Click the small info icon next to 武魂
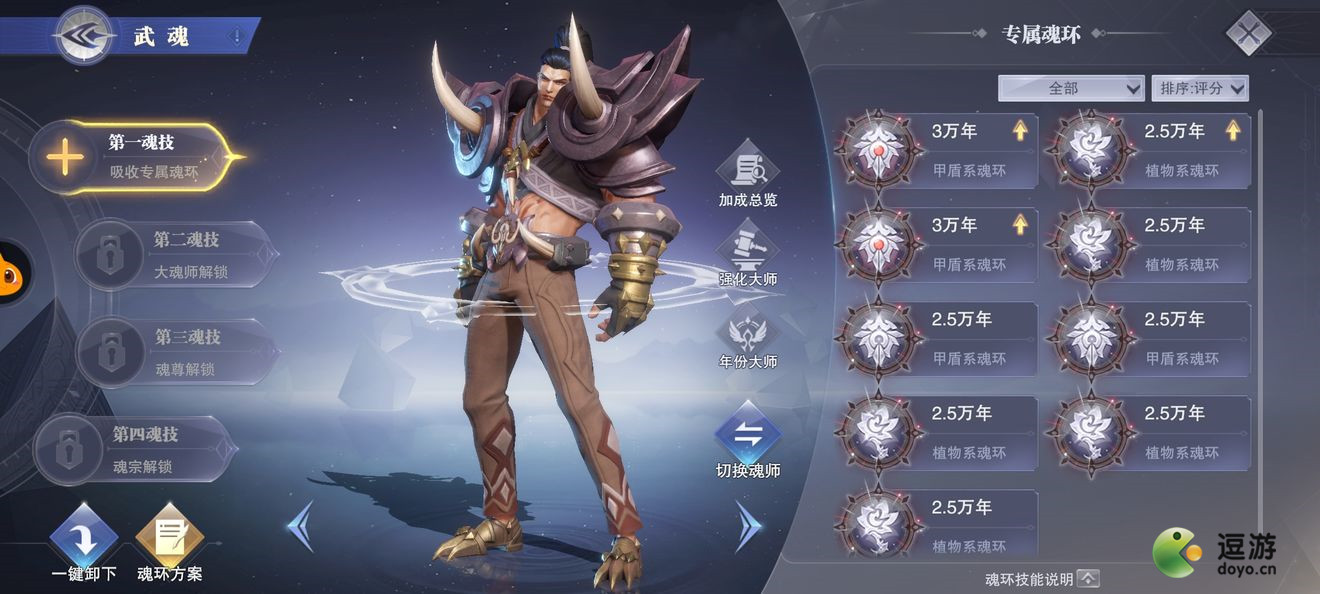 (x=236, y=37)
